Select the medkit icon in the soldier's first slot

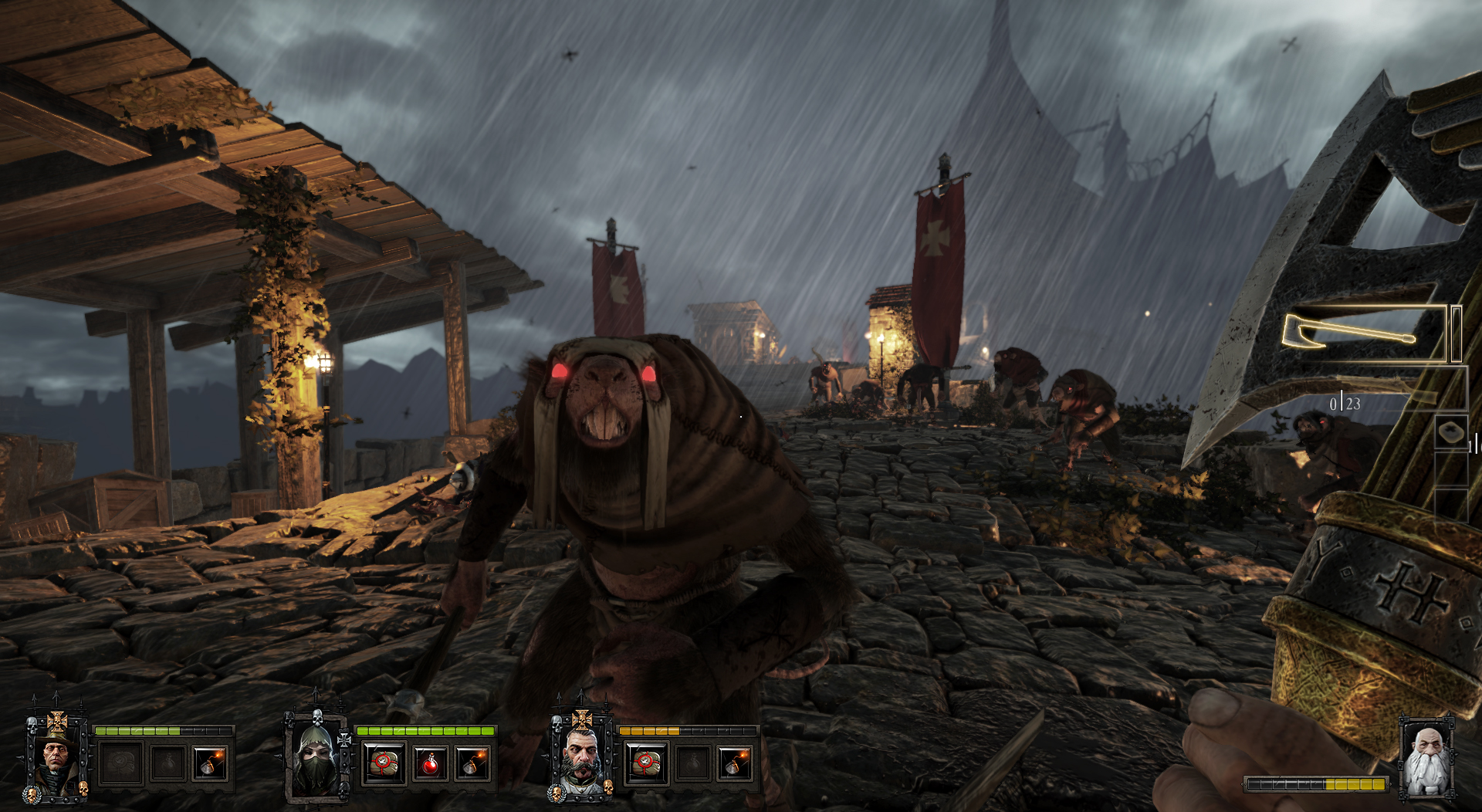pyautogui.click(x=647, y=764)
